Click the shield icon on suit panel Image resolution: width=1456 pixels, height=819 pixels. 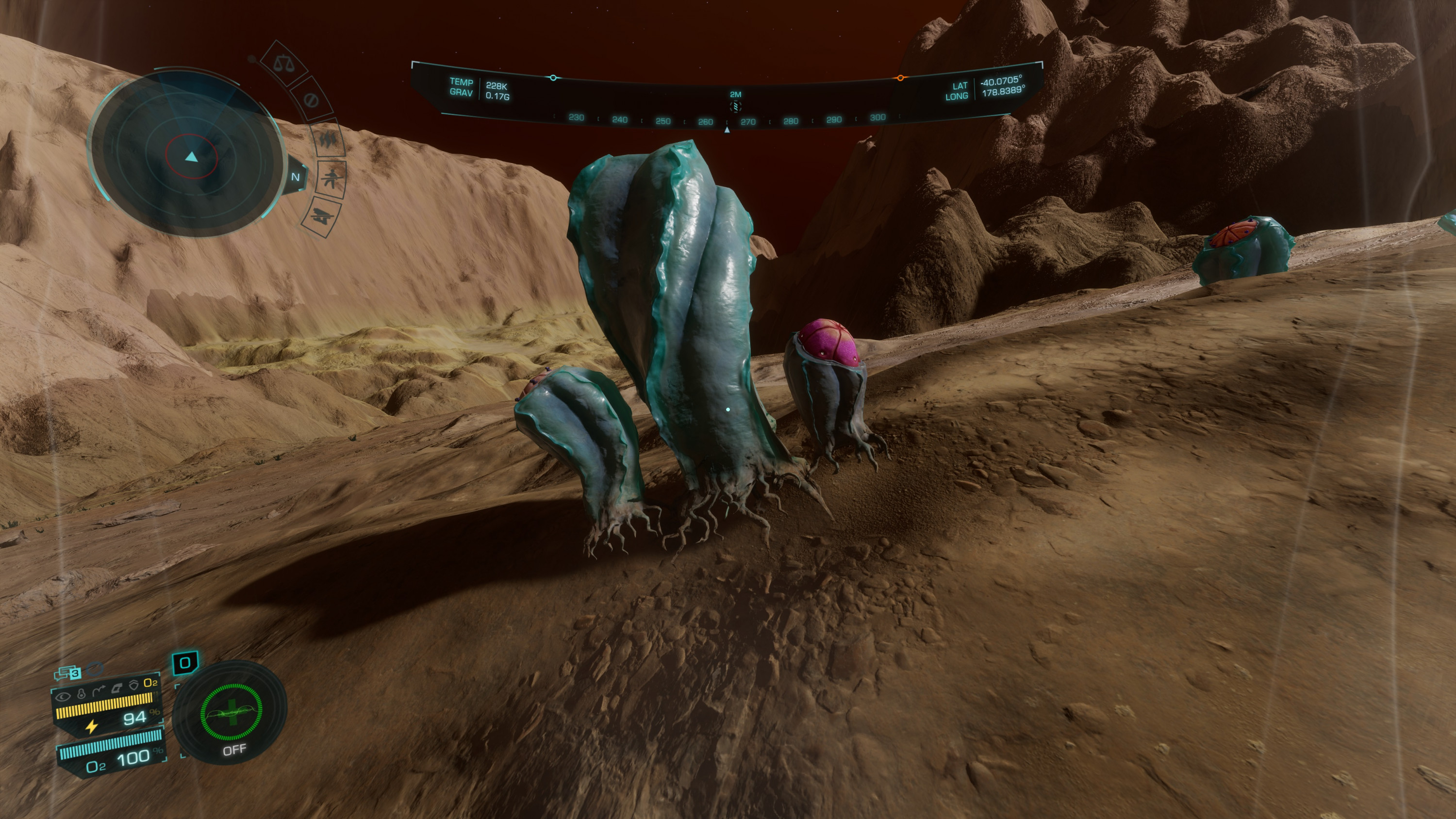tap(133, 686)
